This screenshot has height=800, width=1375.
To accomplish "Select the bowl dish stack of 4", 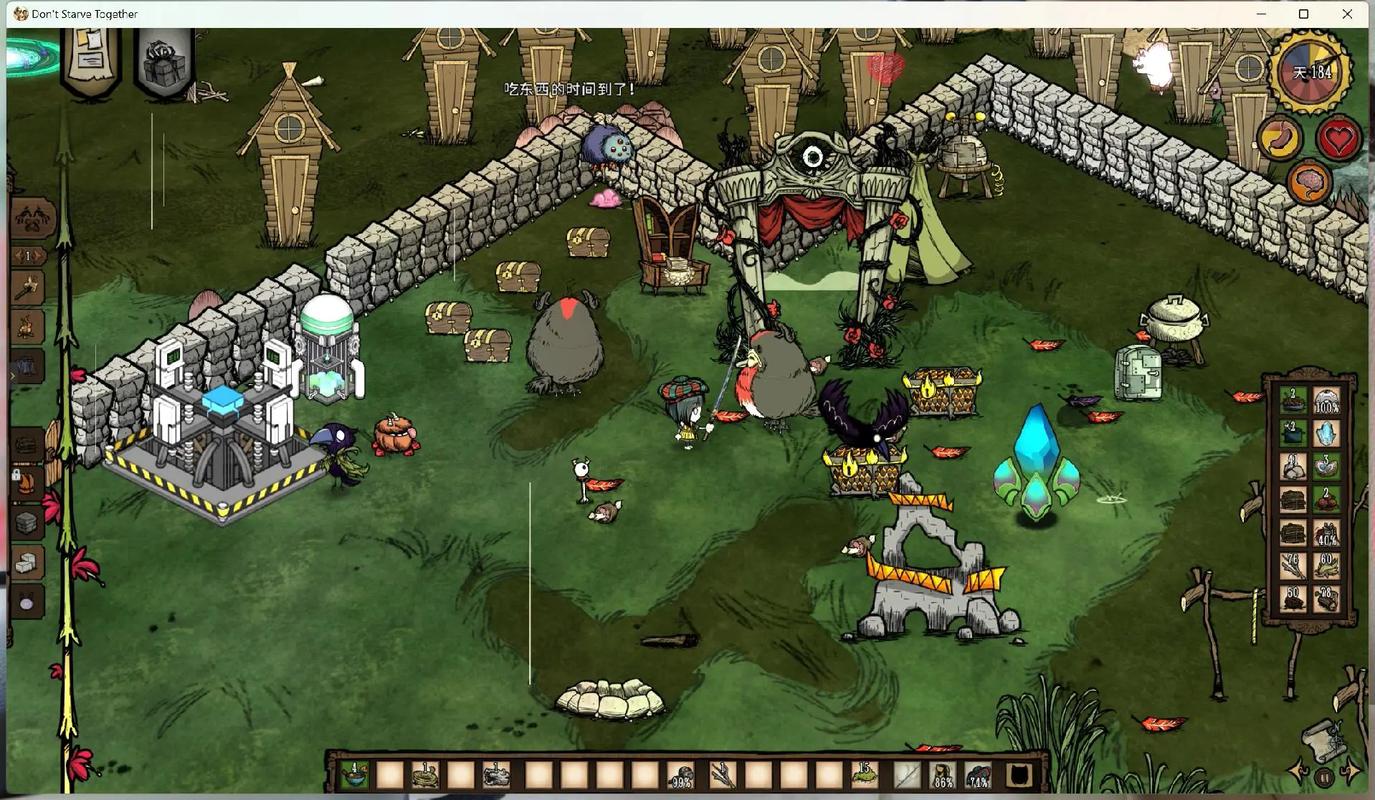I will pos(354,774).
